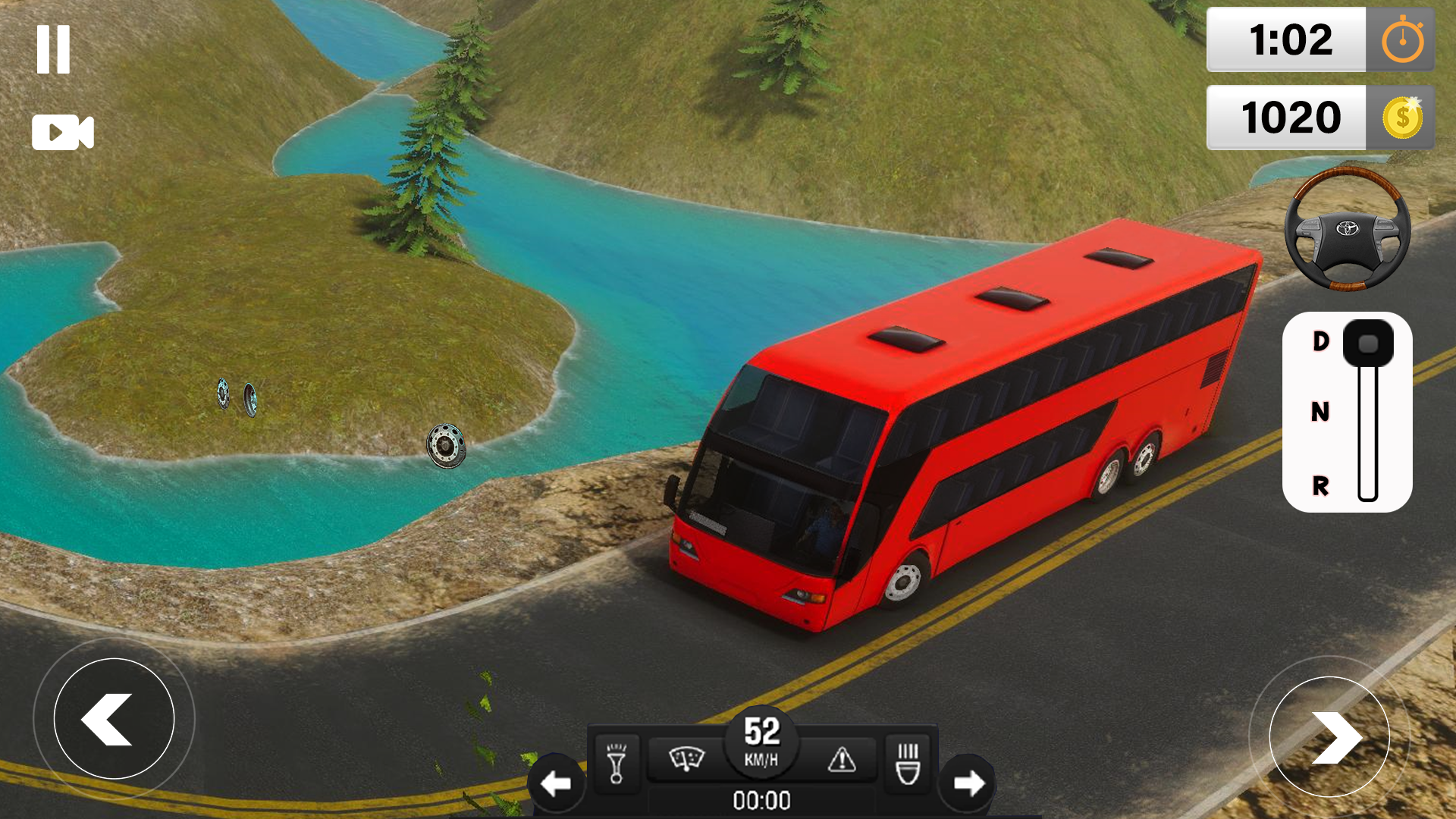Image resolution: width=1456 pixels, height=819 pixels.
Task: Tap the small right arrow beside the HUD
Action: coord(966,781)
